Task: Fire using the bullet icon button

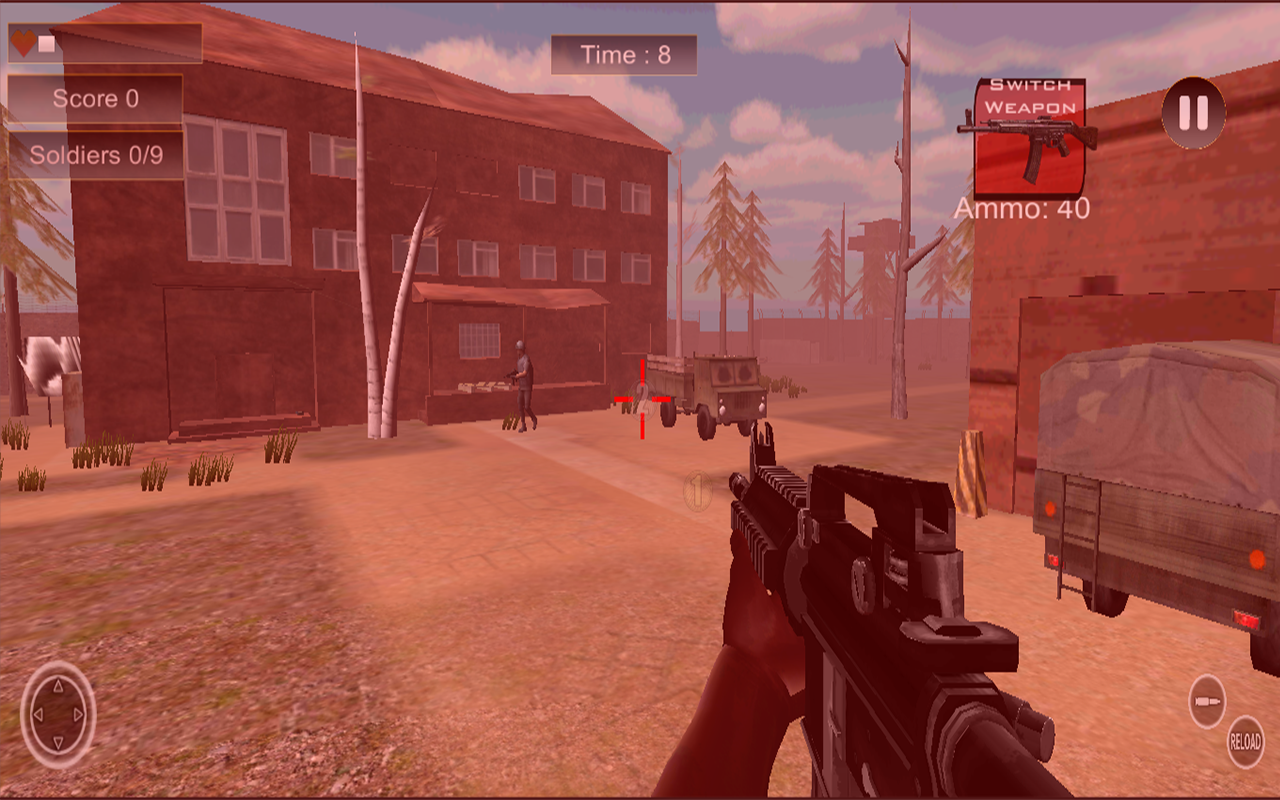Action: pyautogui.click(x=1207, y=700)
